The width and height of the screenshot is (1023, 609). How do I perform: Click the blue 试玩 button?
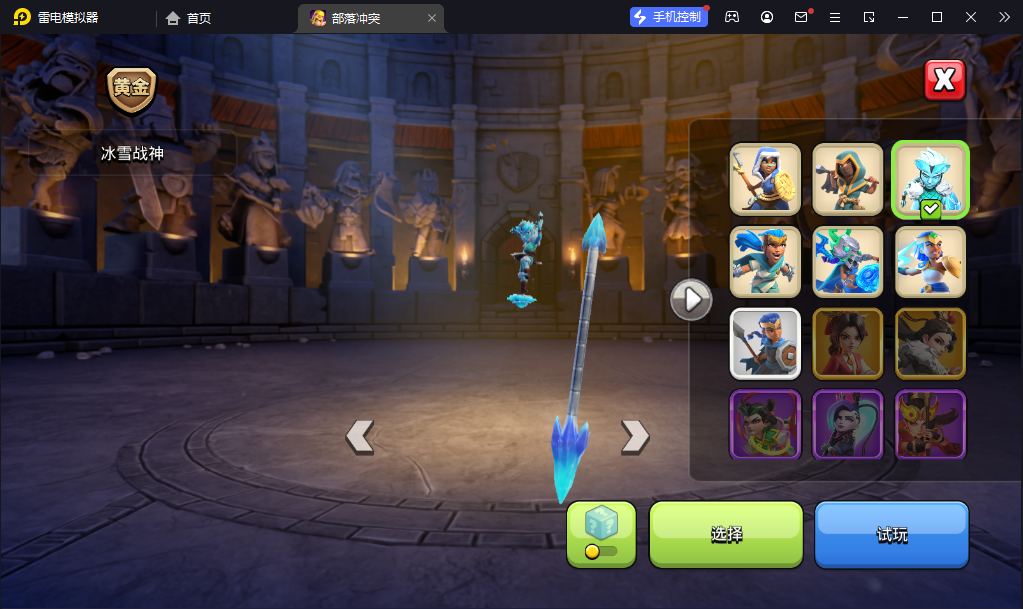point(892,535)
